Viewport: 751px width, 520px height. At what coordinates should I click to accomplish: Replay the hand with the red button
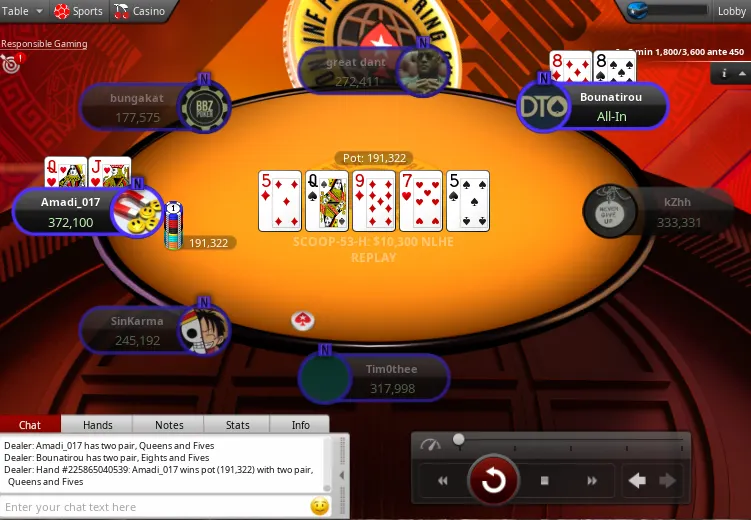493,481
